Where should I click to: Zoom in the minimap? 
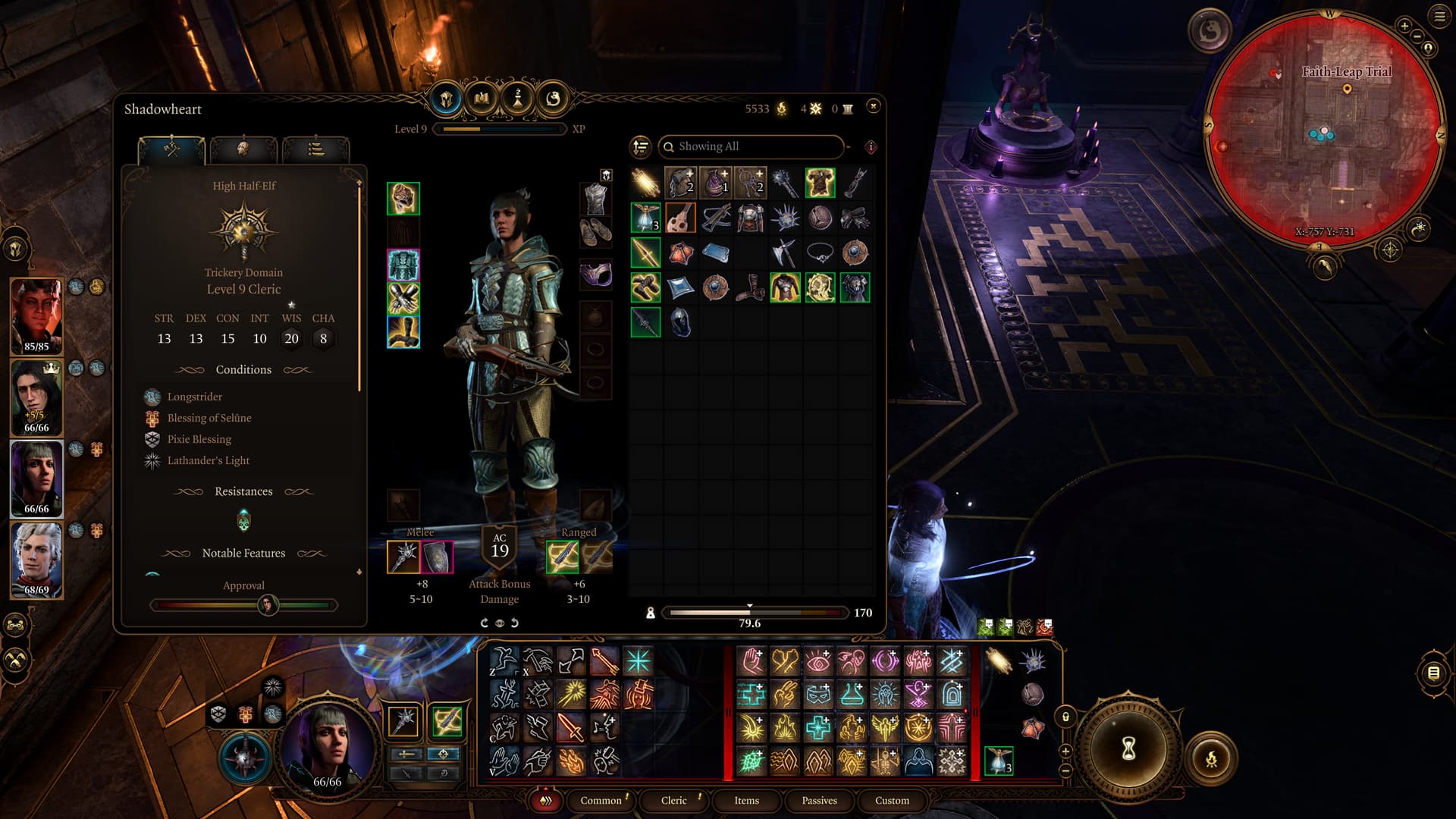[x=1404, y=26]
